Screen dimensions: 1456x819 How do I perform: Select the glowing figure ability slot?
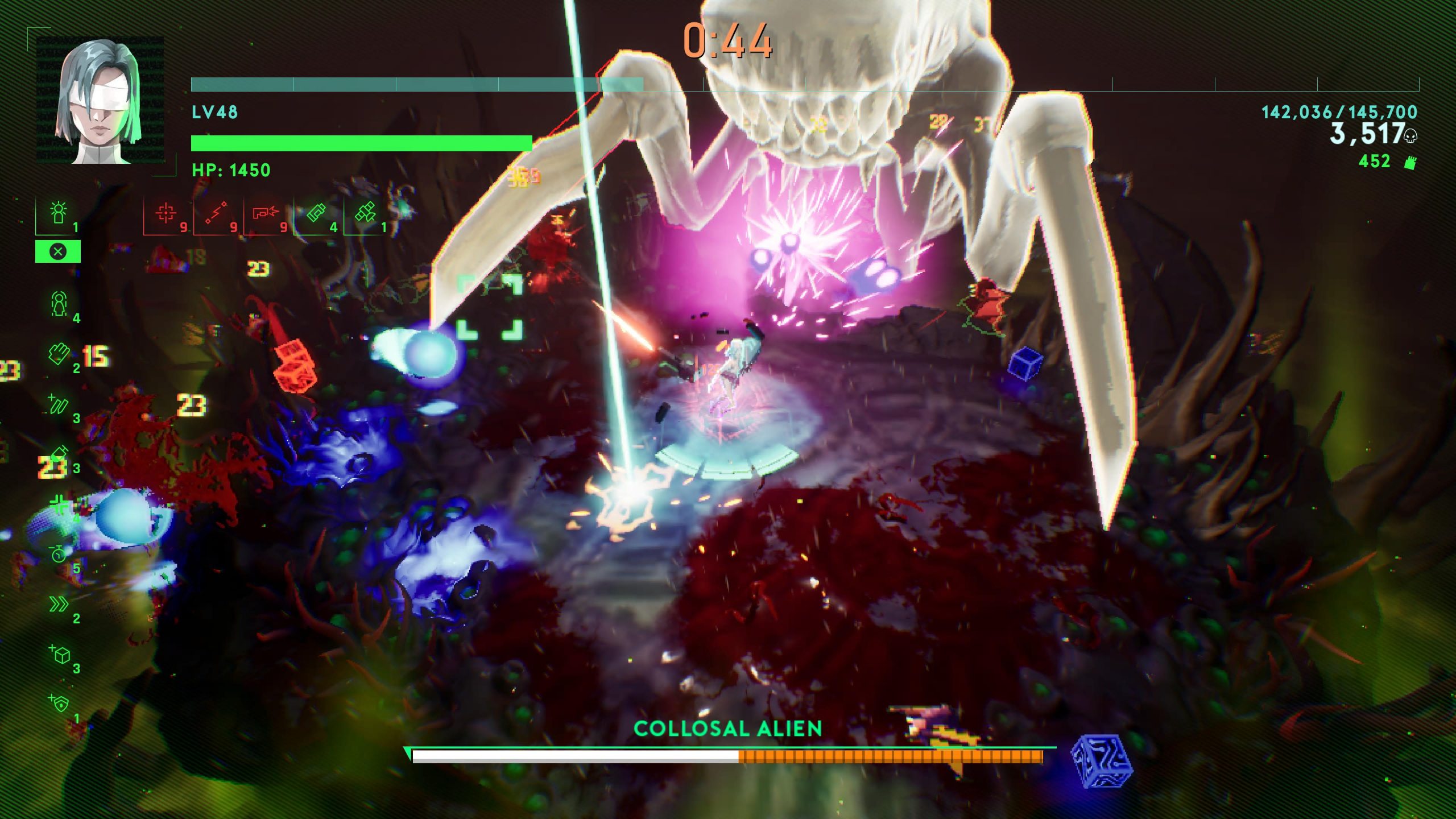(x=58, y=214)
